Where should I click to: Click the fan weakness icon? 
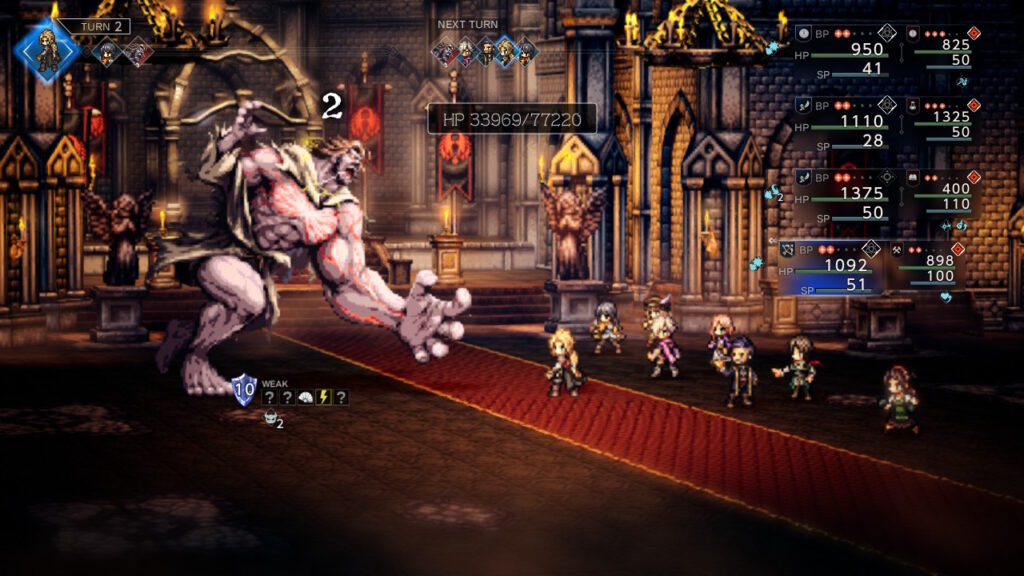(x=305, y=398)
